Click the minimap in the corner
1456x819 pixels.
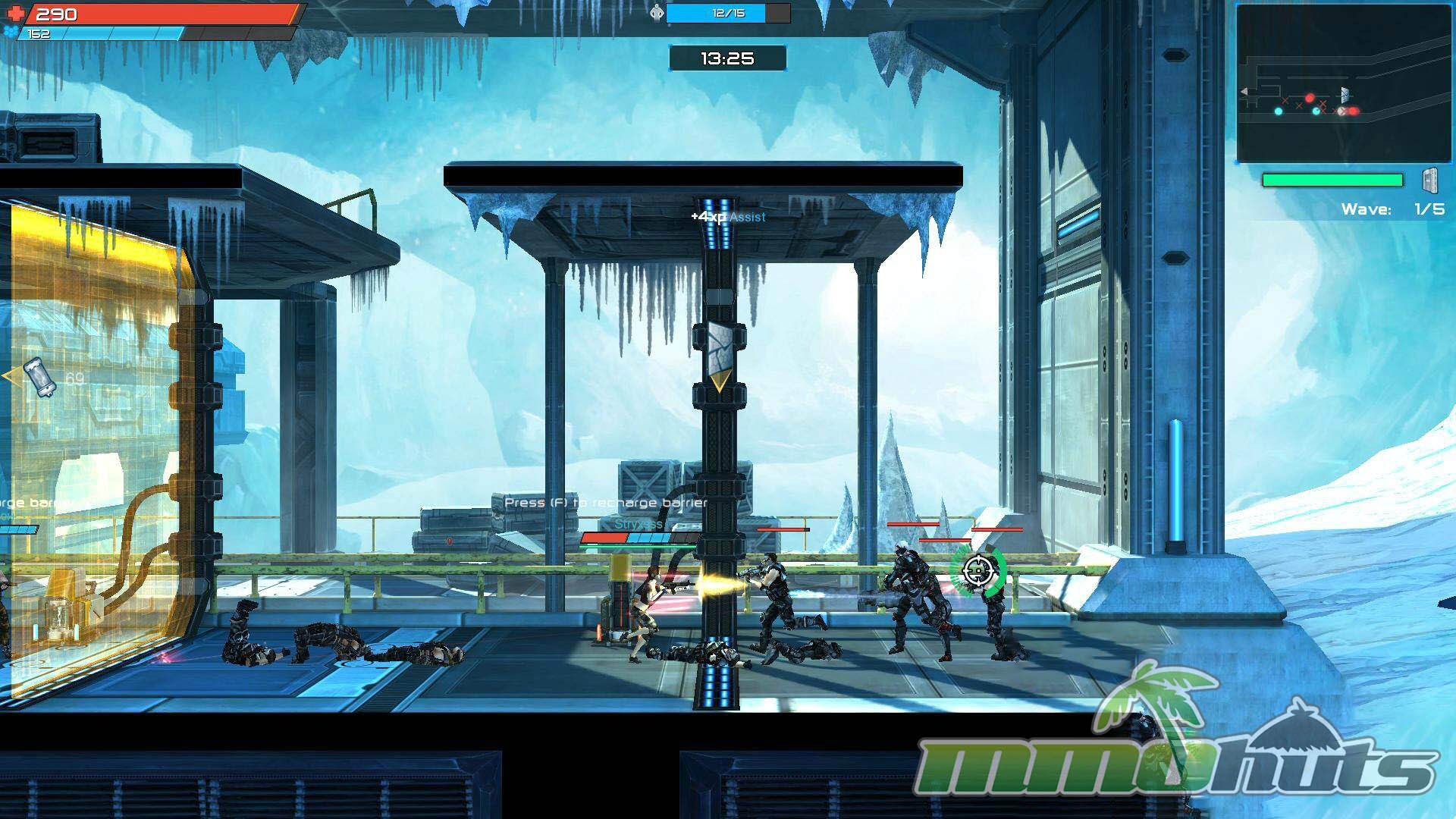(x=1343, y=83)
